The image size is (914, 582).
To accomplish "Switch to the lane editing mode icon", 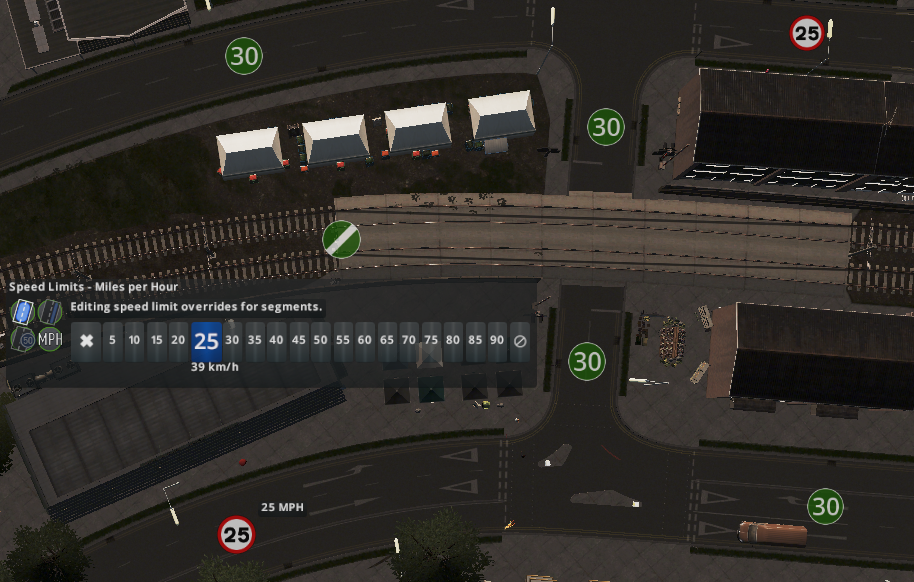I will [x=50, y=313].
